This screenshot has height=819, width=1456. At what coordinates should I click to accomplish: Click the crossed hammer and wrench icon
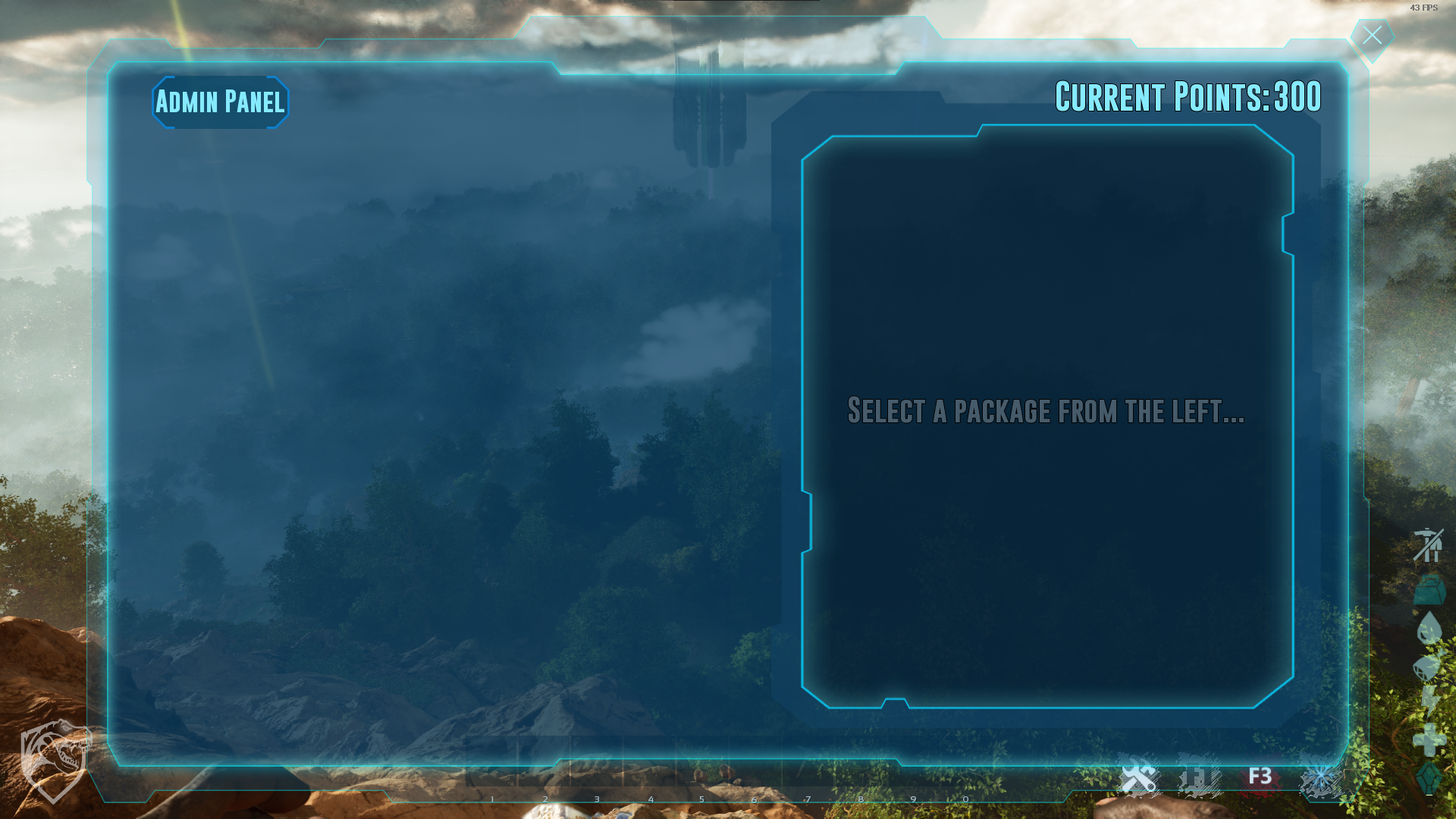(x=1139, y=778)
